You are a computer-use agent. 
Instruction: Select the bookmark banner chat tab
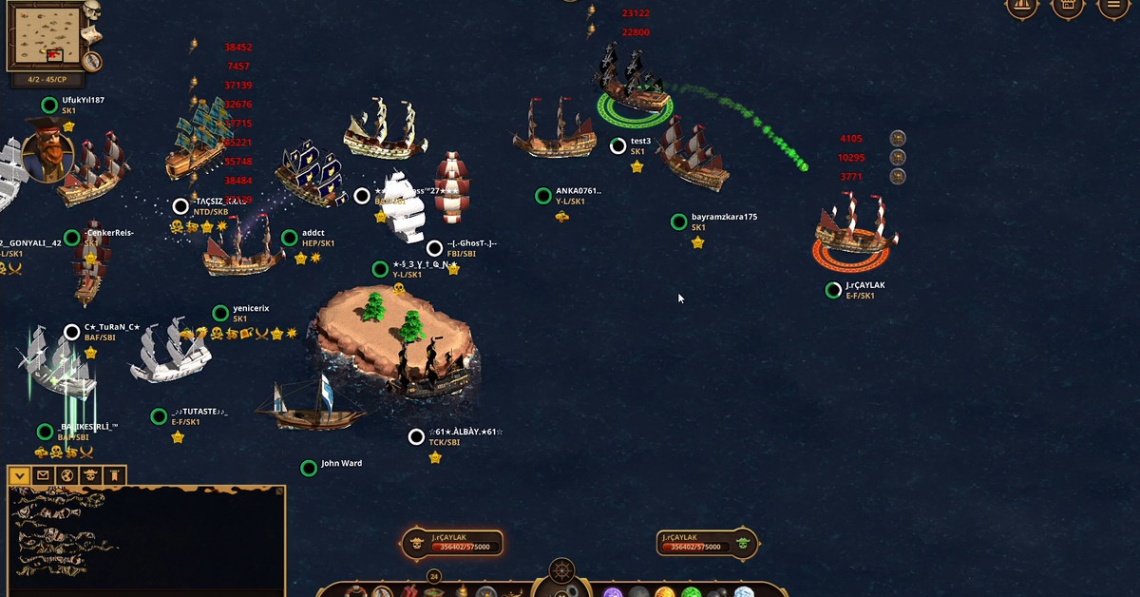coord(115,476)
